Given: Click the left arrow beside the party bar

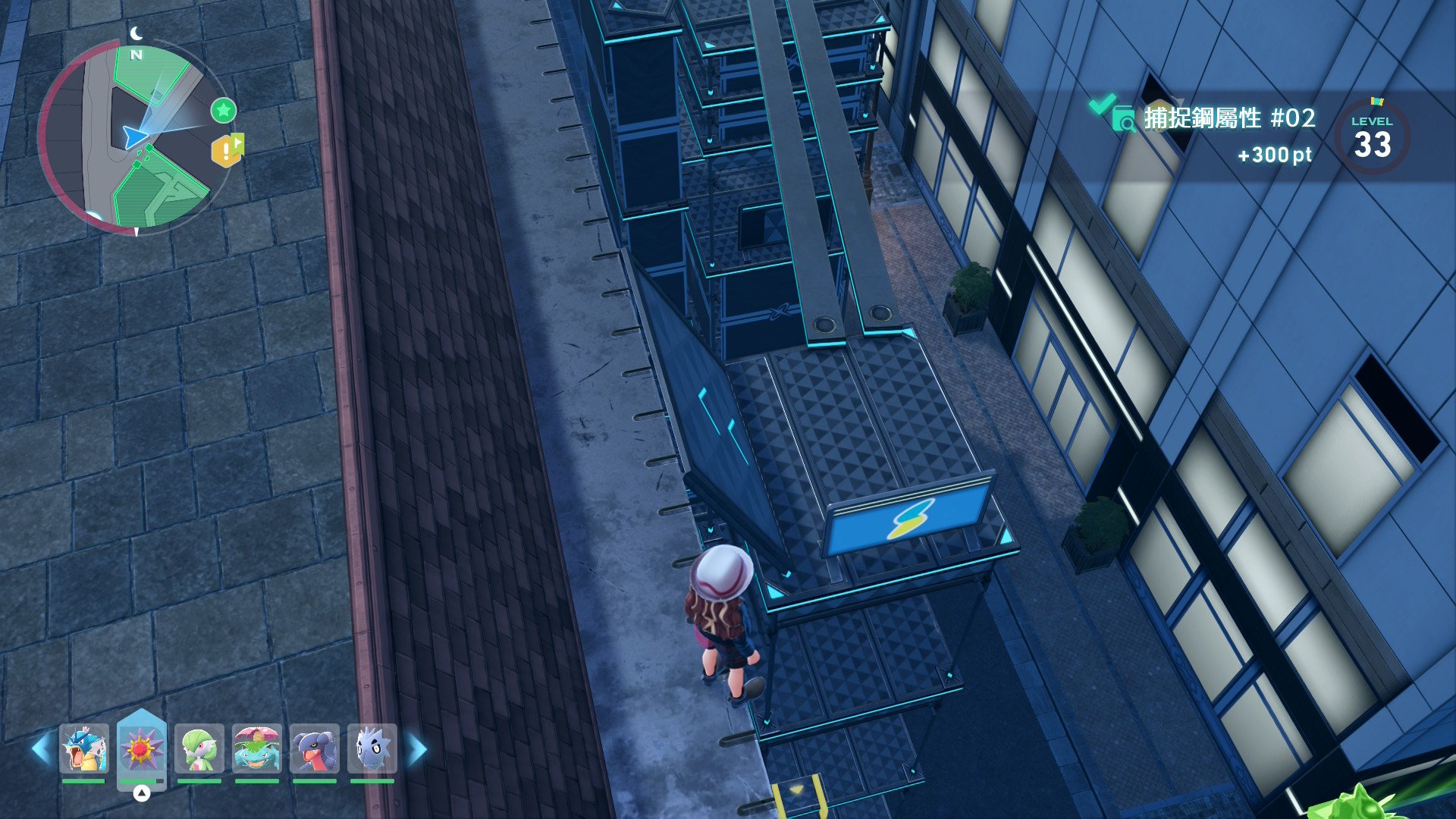Looking at the screenshot, I should [x=41, y=749].
